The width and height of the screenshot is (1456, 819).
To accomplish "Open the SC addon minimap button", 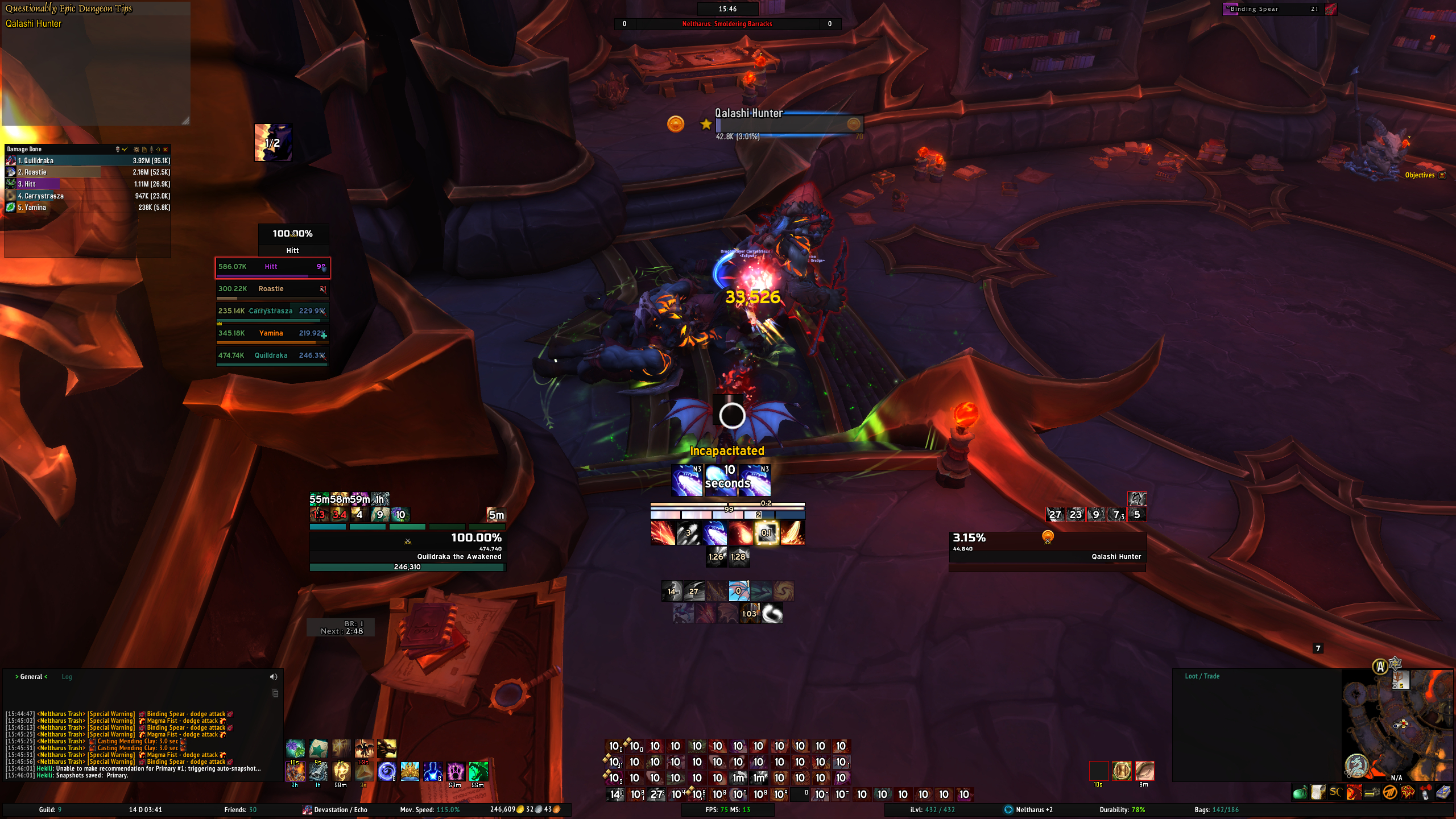I will click(1335, 792).
